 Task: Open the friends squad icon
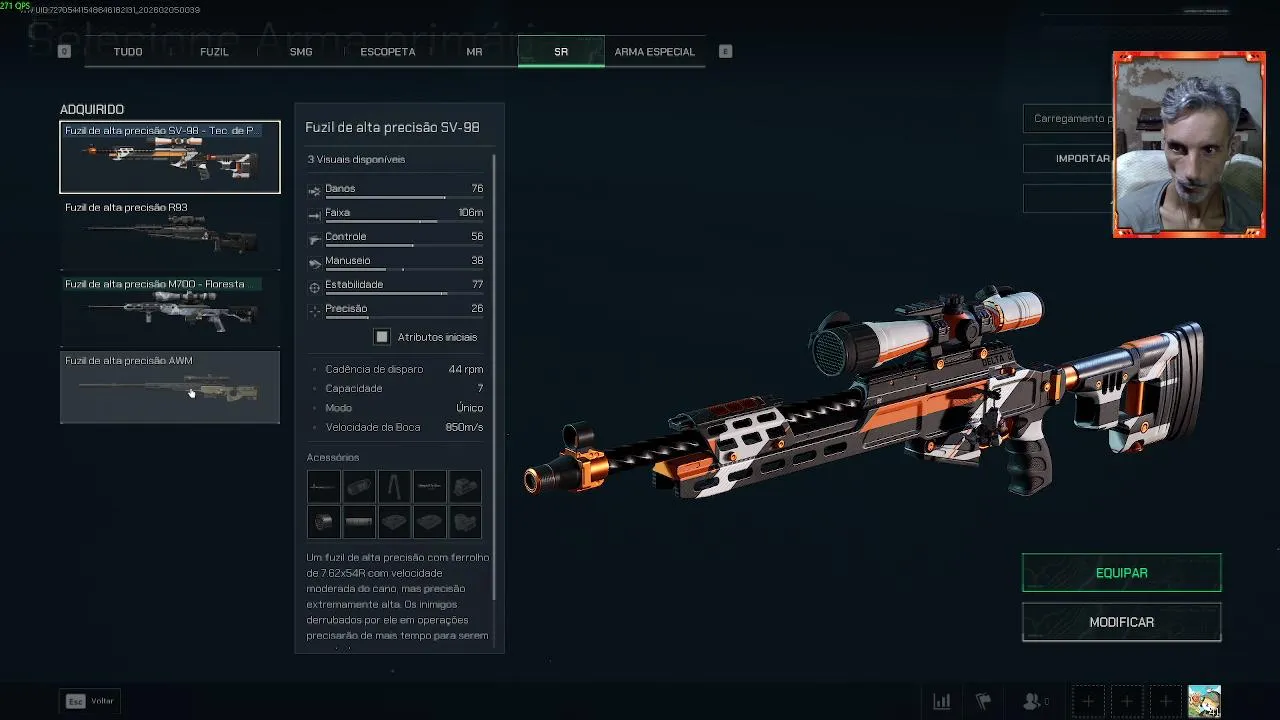coord(1034,701)
